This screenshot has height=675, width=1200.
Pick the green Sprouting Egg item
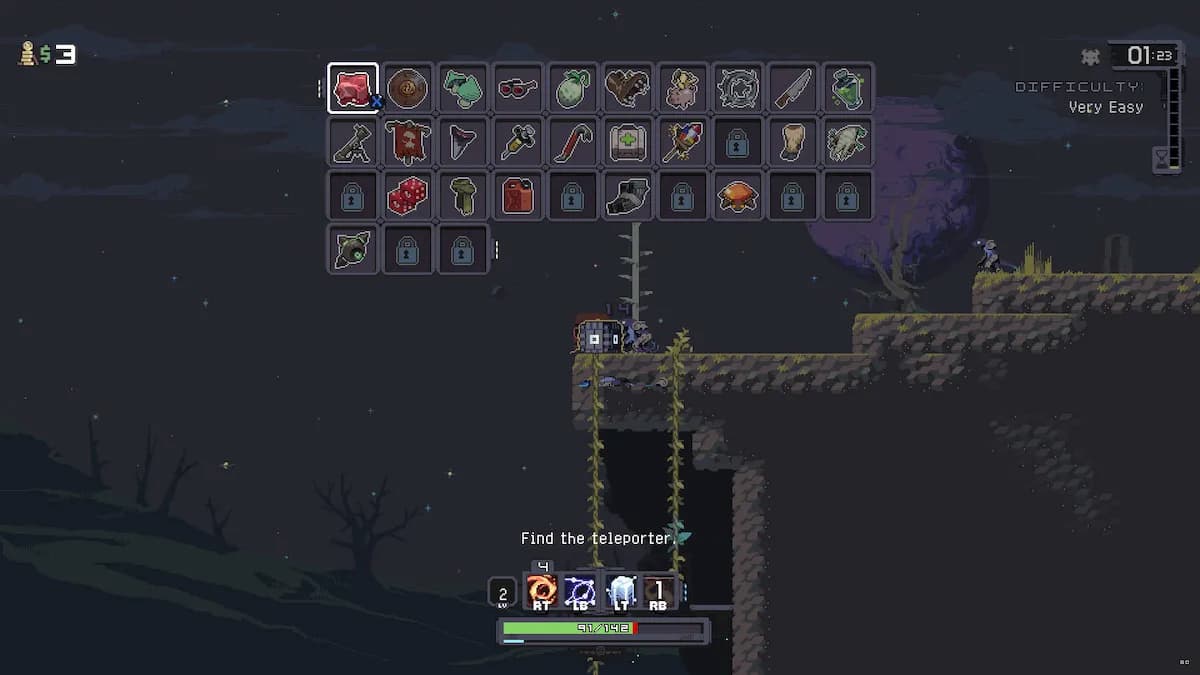point(572,88)
